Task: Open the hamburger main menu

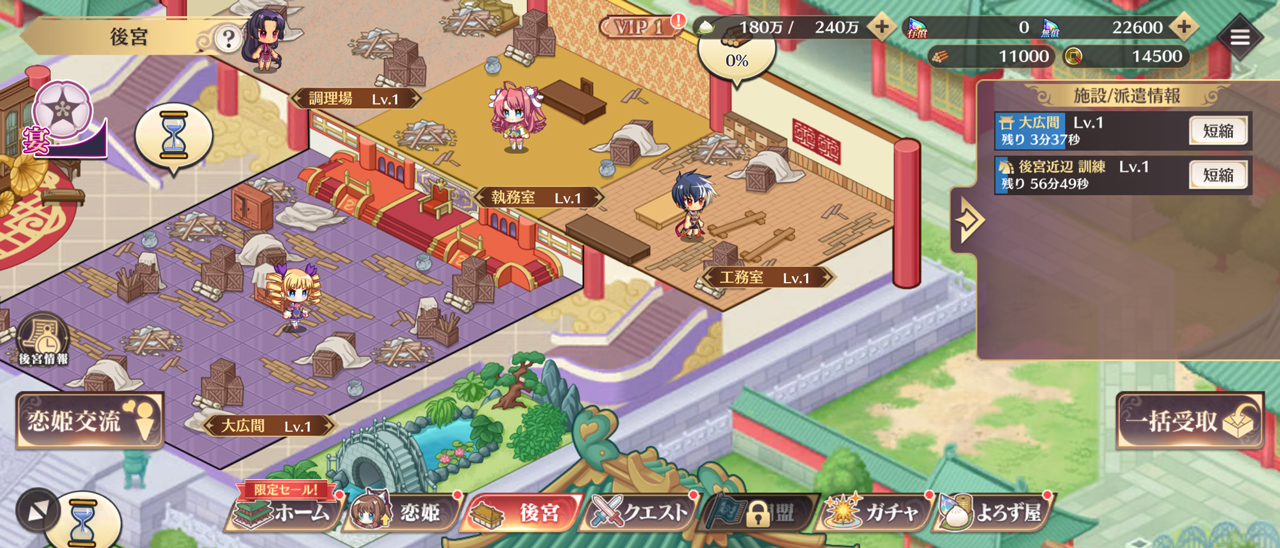Action: tap(1240, 37)
